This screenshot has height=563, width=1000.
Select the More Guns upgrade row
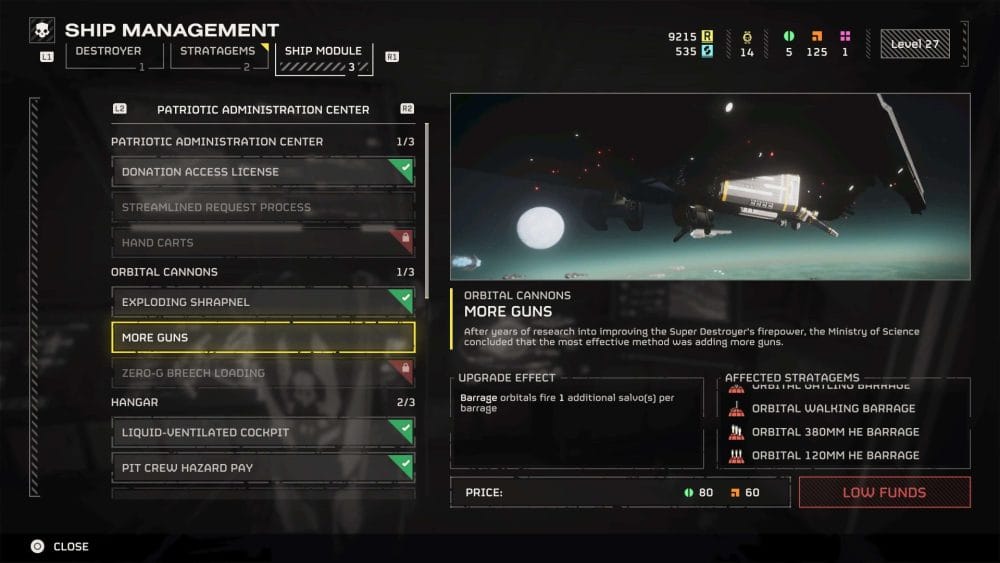click(262, 337)
